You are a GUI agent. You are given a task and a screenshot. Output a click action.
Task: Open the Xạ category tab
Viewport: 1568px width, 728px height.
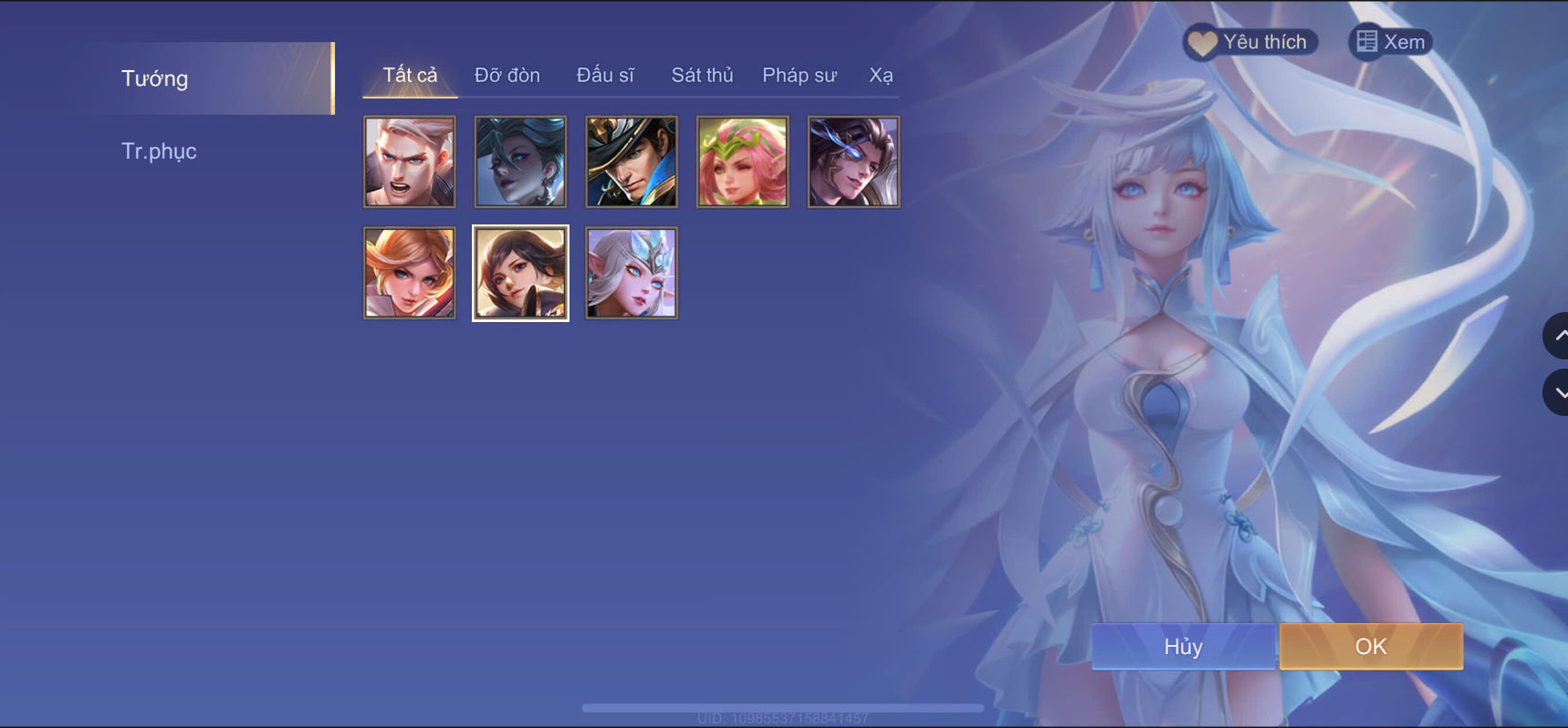coord(881,75)
